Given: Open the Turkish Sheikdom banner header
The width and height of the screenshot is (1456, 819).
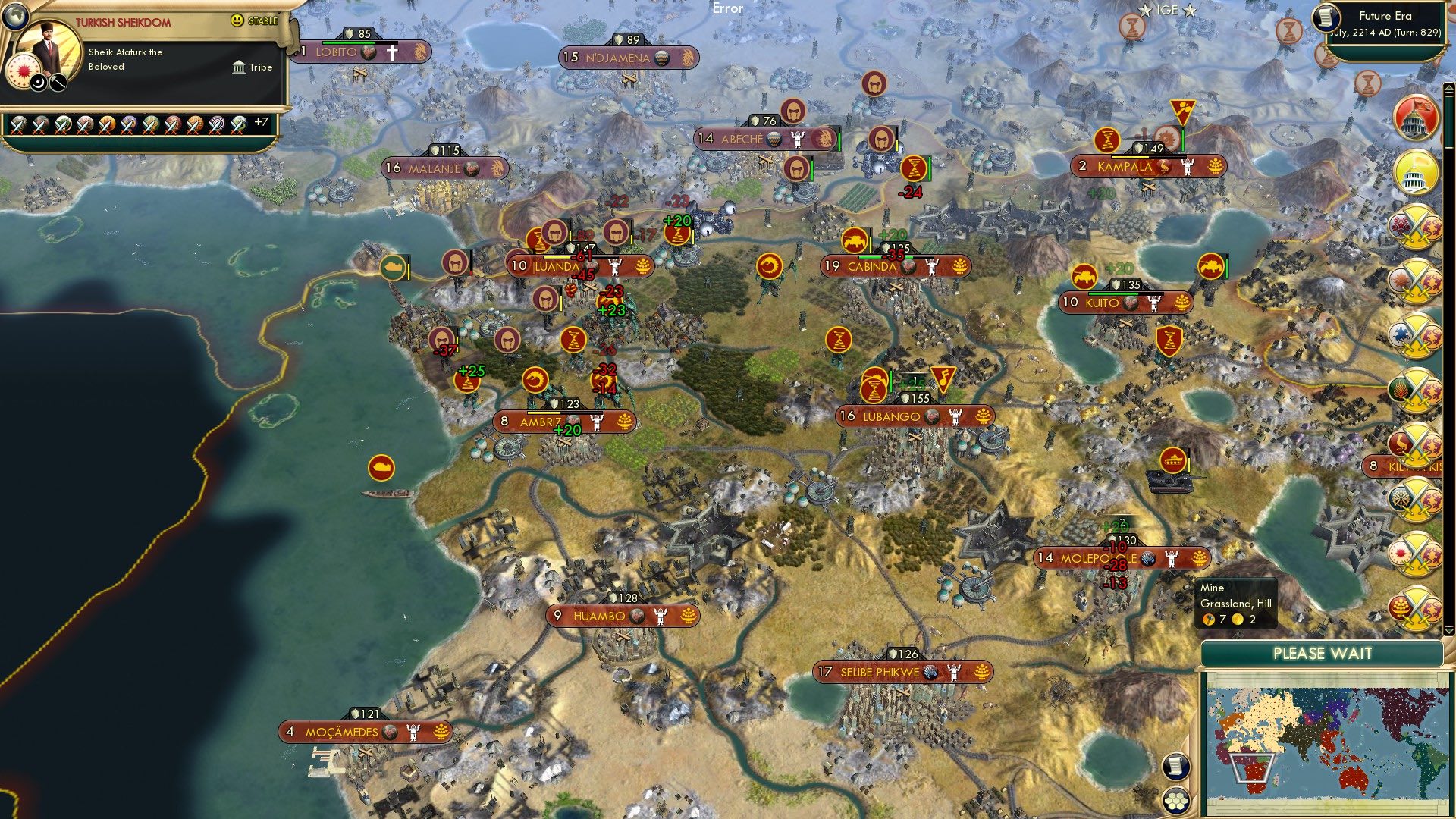Looking at the screenshot, I should pos(123,21).
